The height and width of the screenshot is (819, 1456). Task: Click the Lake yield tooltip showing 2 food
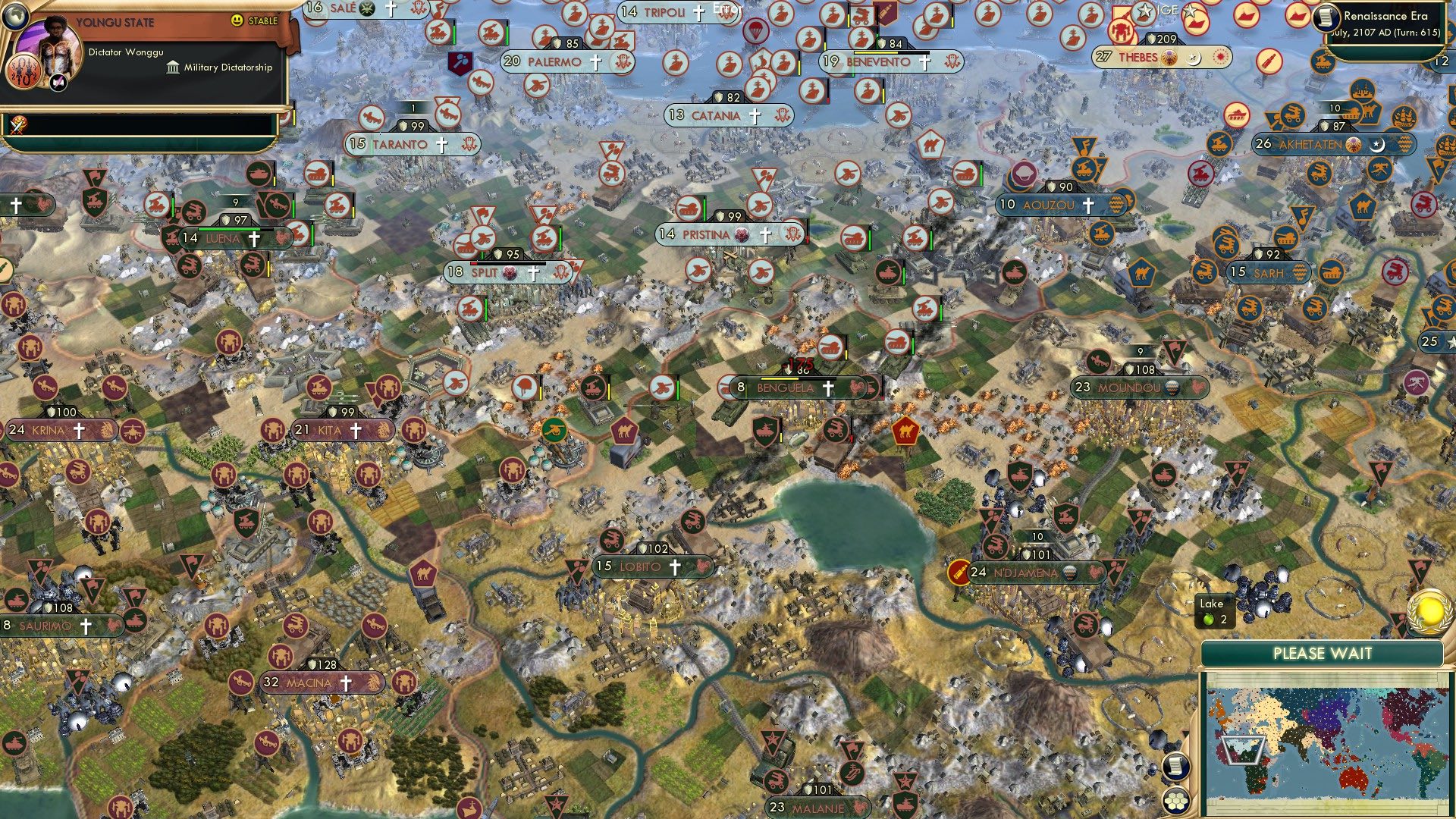1212,611
